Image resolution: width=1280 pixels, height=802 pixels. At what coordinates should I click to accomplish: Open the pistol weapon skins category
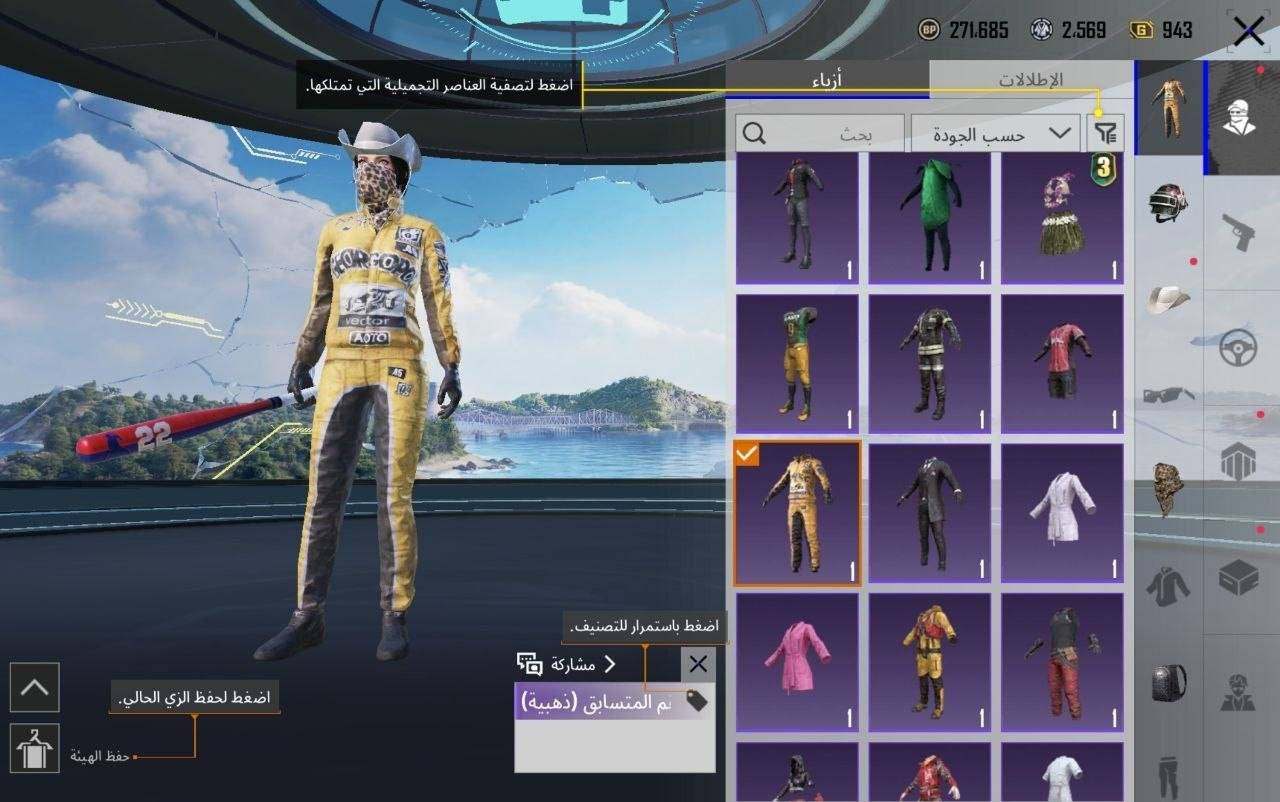pyautogui.click(x=1240, y=230)
